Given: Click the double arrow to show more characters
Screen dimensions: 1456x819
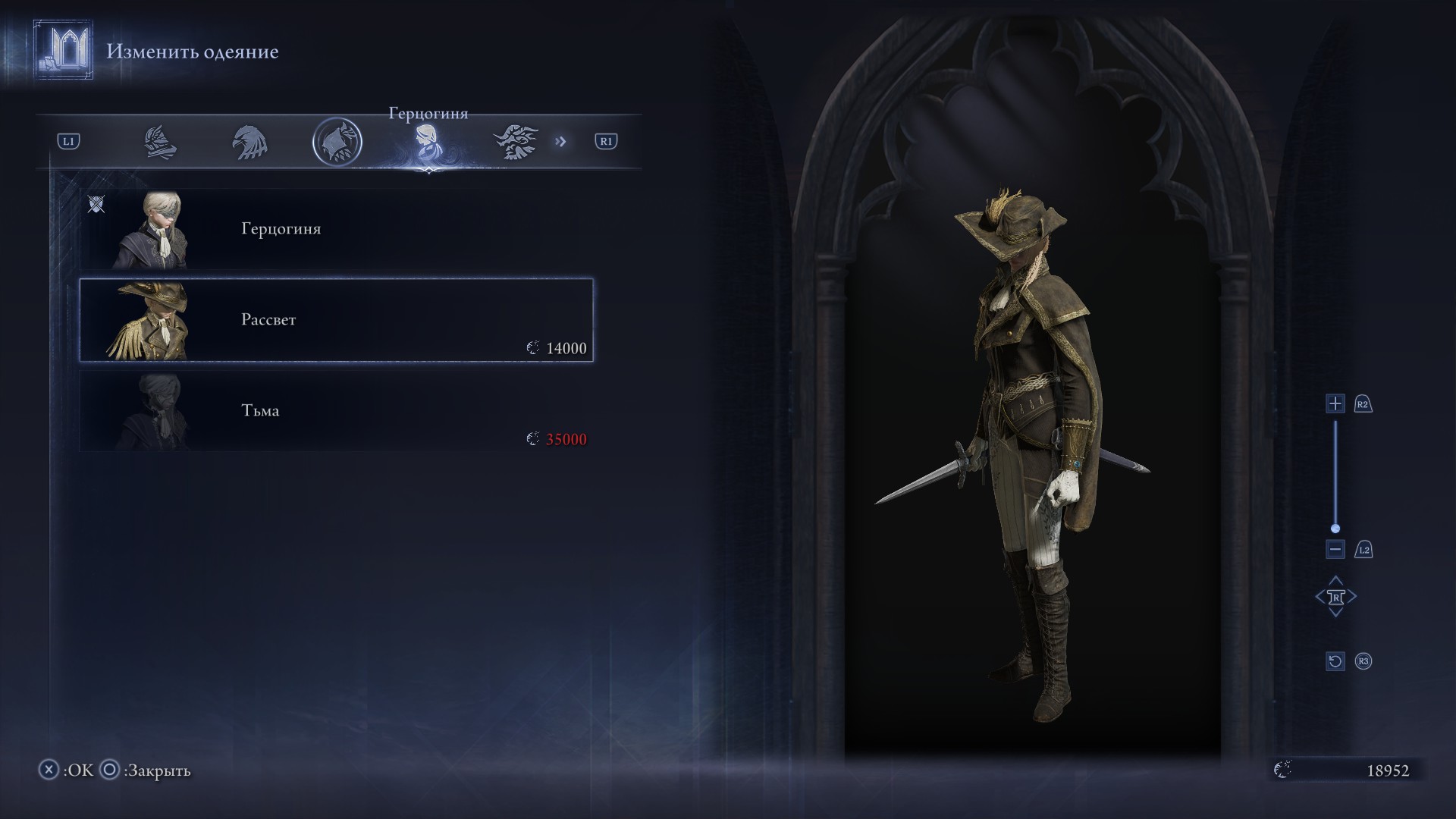Looking at the screenshot, I should coord(560,142).
